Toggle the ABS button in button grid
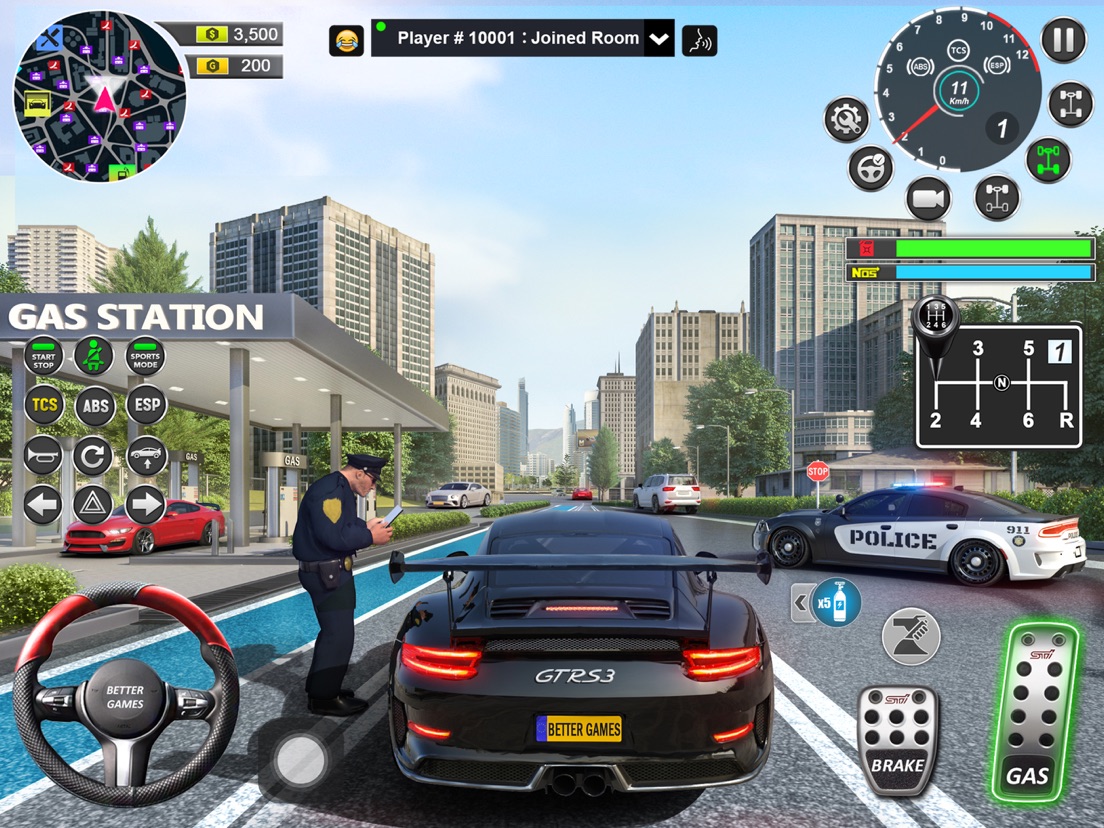 point(94,405)
